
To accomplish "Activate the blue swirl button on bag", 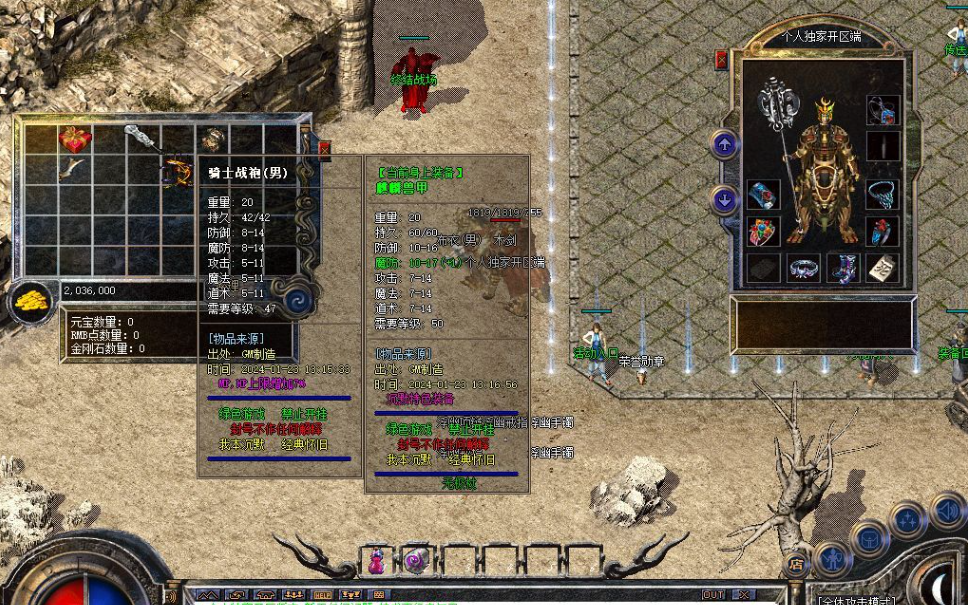I will (x=297, y=299).
